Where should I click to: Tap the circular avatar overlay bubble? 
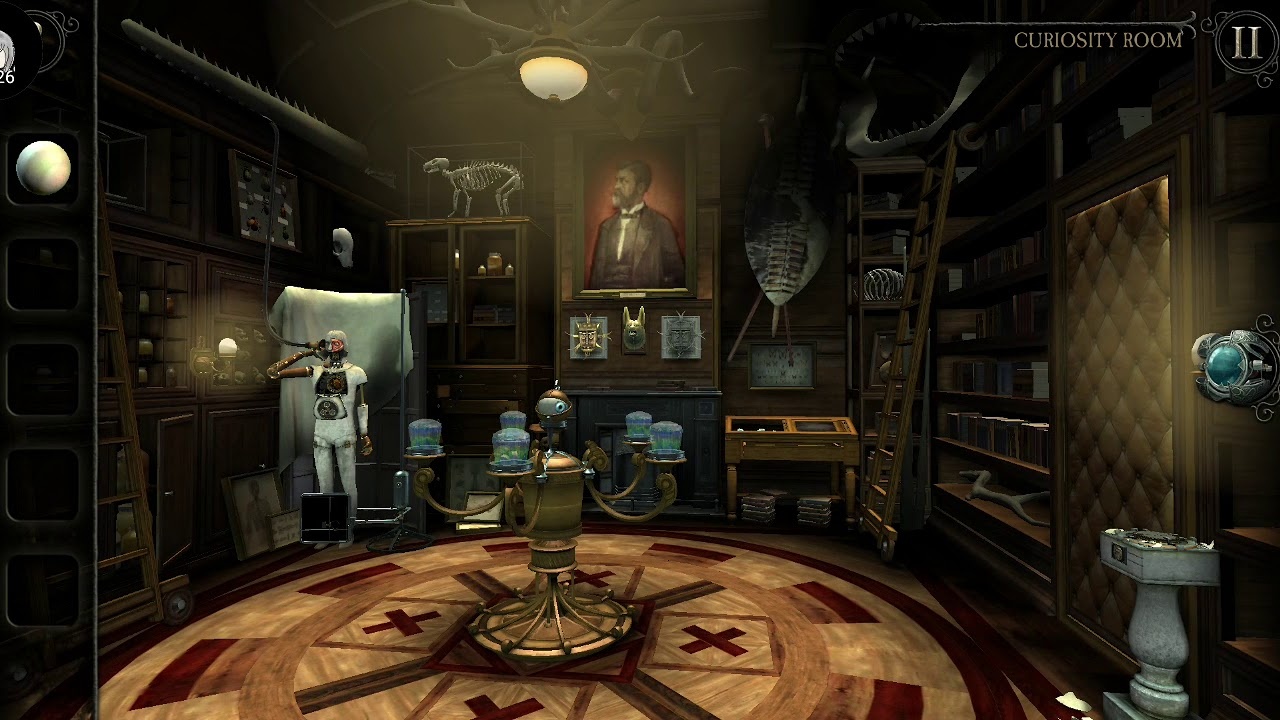[x=12, y=52]
